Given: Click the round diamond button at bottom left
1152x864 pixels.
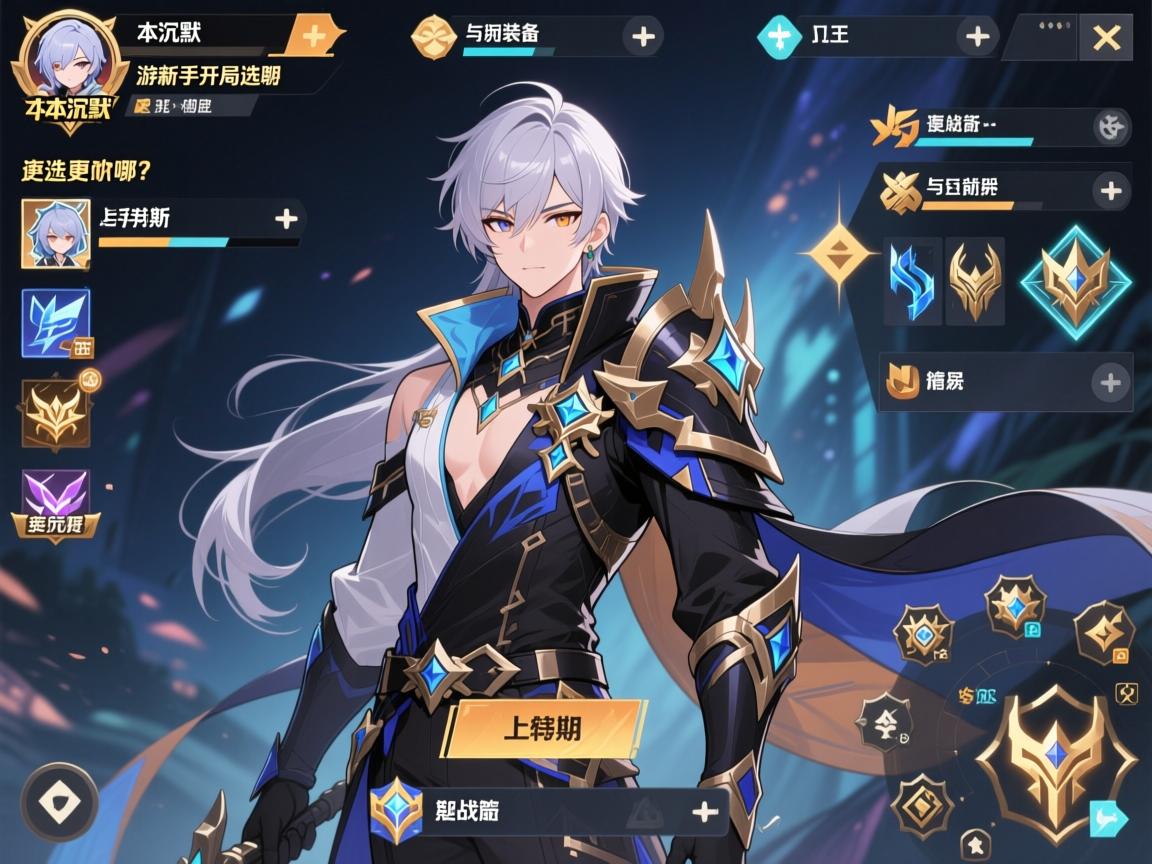Looking at the screenshot, I should coord(59,802).
